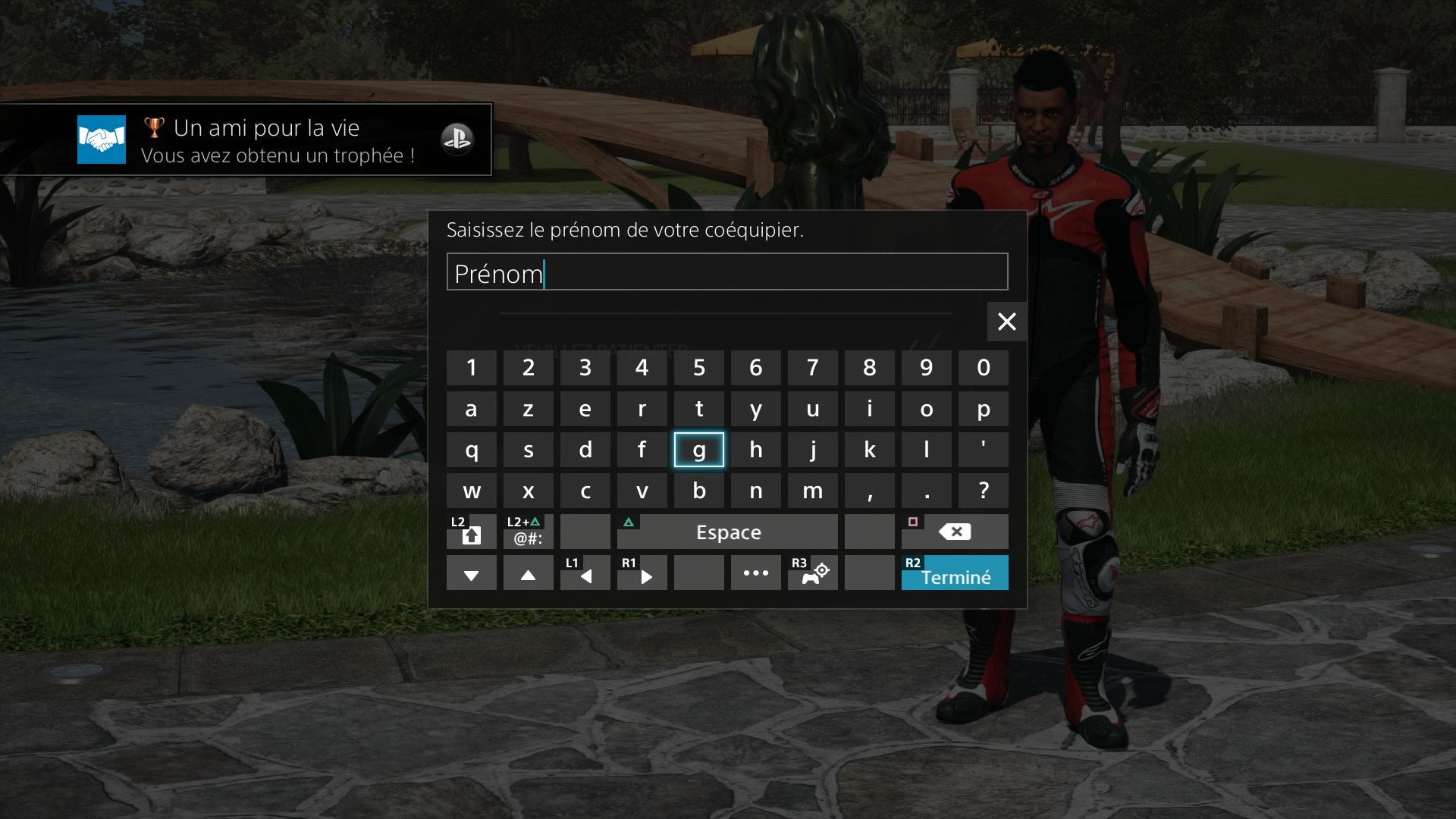Choose the number 5 key
Screen dimensions: 1456x819
(698, 368)
